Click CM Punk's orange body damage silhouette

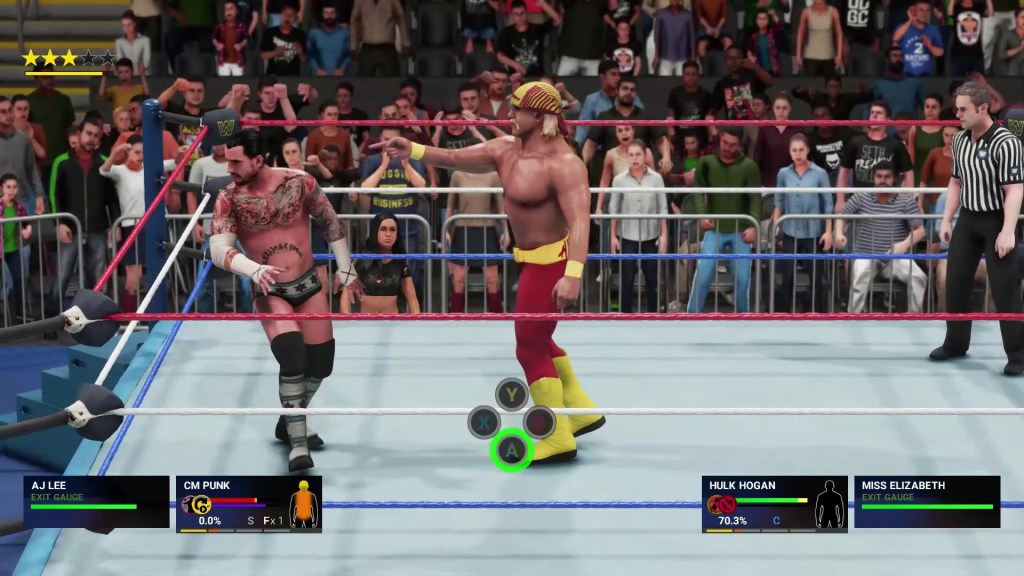pos(302,505)
